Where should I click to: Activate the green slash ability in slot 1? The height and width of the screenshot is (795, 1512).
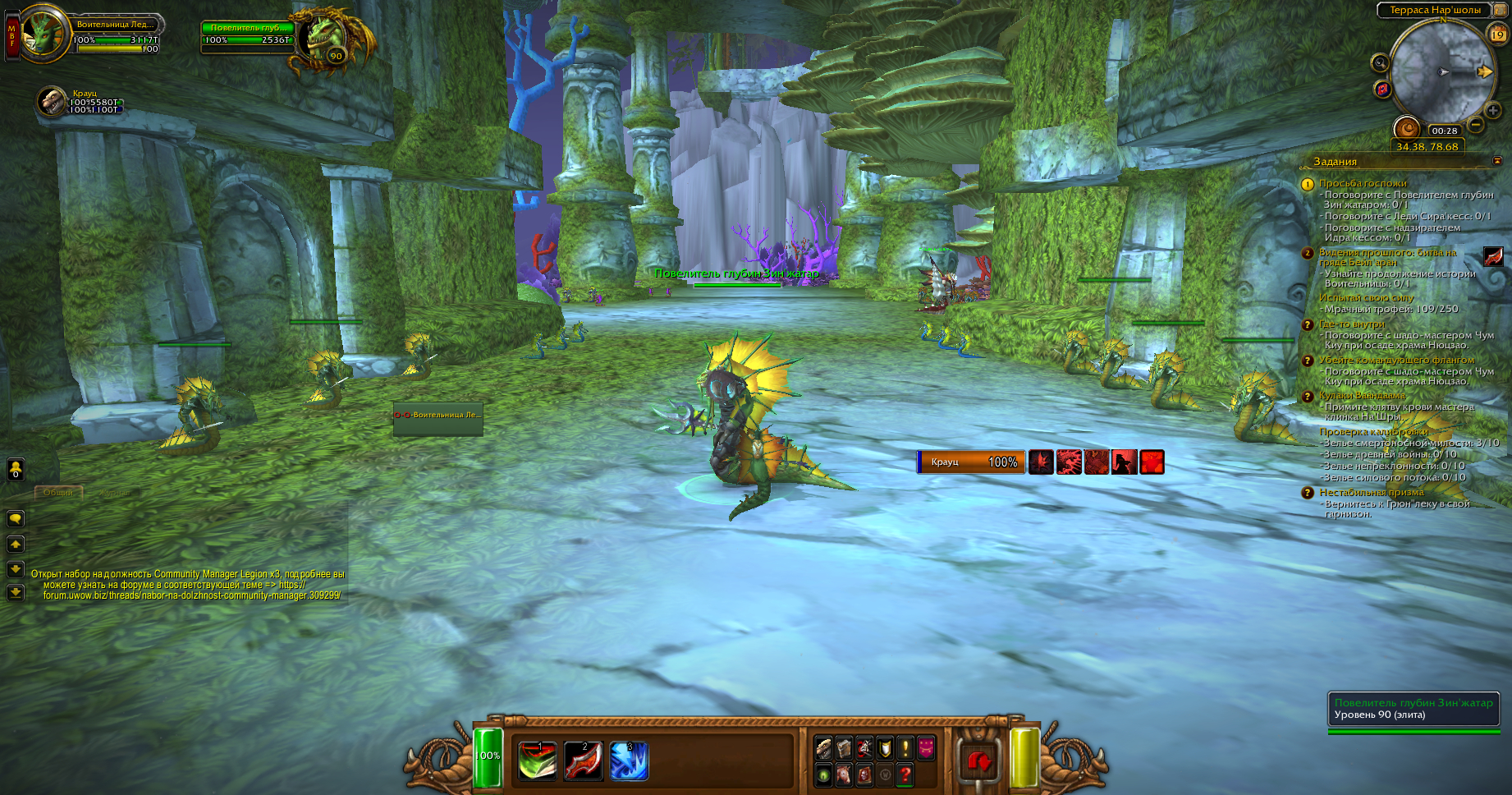point(538,761)
